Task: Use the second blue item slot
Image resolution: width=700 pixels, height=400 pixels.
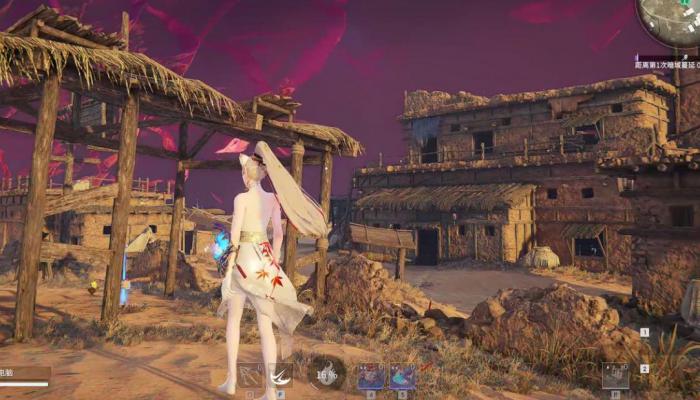Action: click(x=402, y=376)
